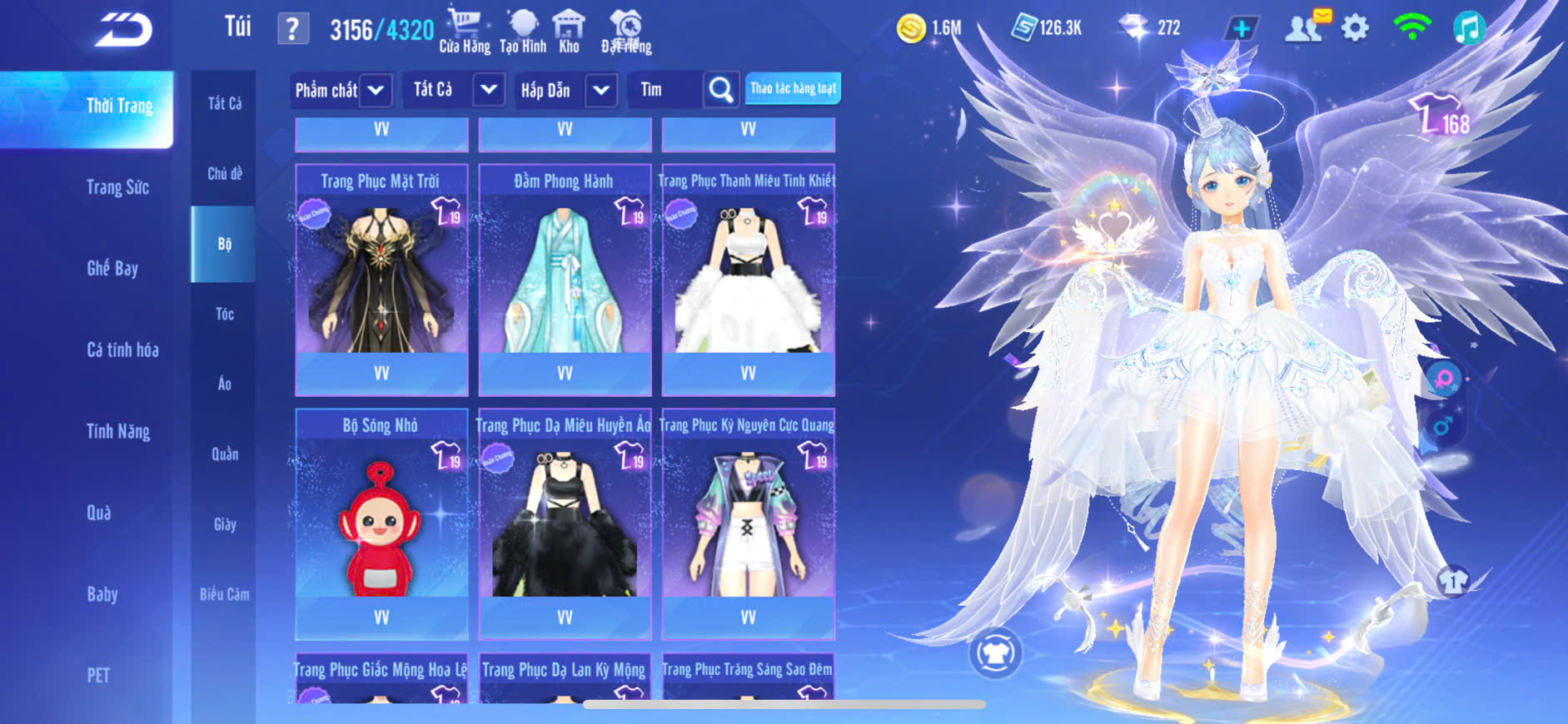Image resolution: width=1568 pixels, height=724 pixels.
Task: Go back using the arrow button
Action: pos(123,30)
